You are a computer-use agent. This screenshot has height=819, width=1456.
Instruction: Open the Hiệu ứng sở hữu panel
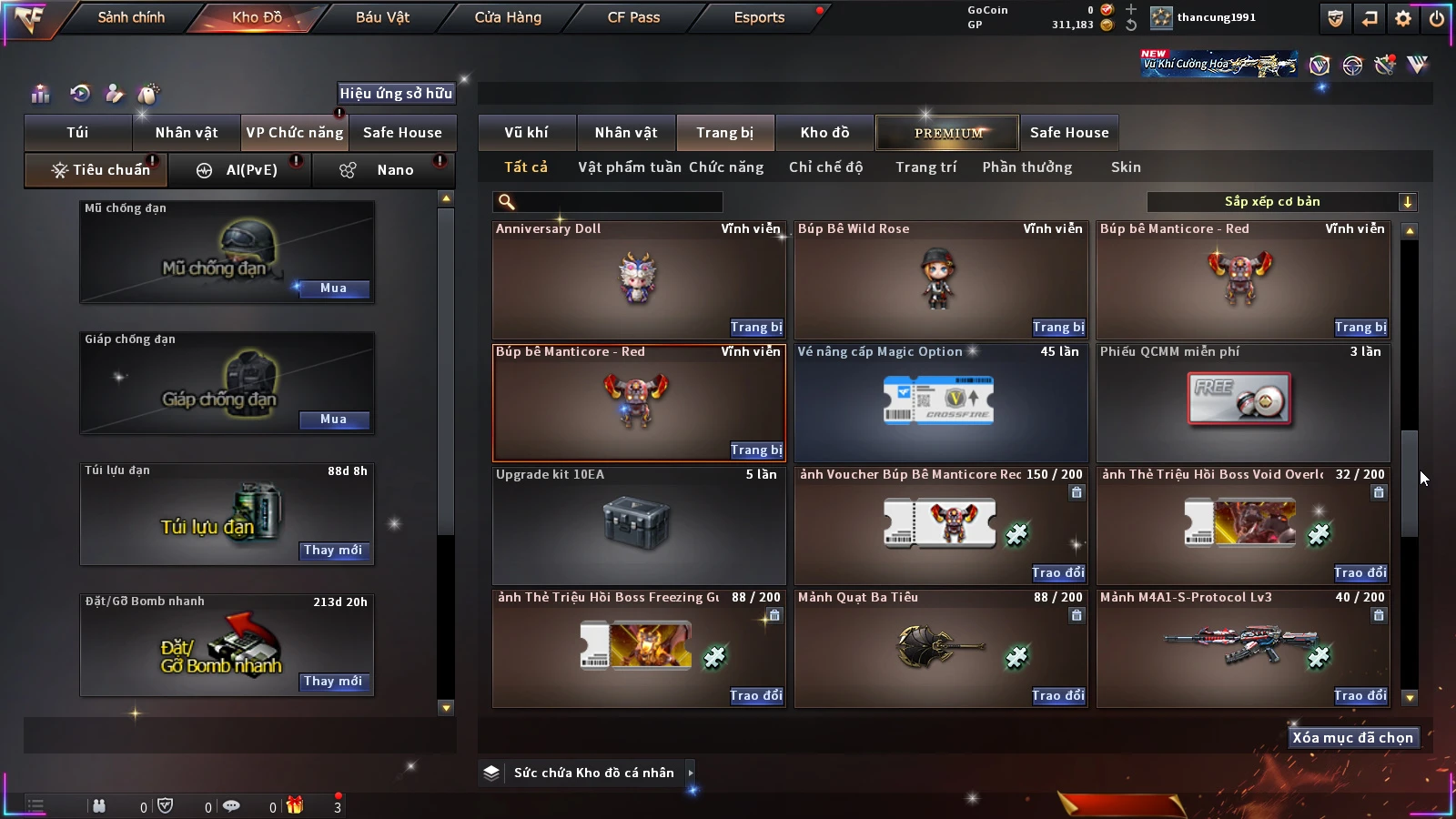click(396, 93)
